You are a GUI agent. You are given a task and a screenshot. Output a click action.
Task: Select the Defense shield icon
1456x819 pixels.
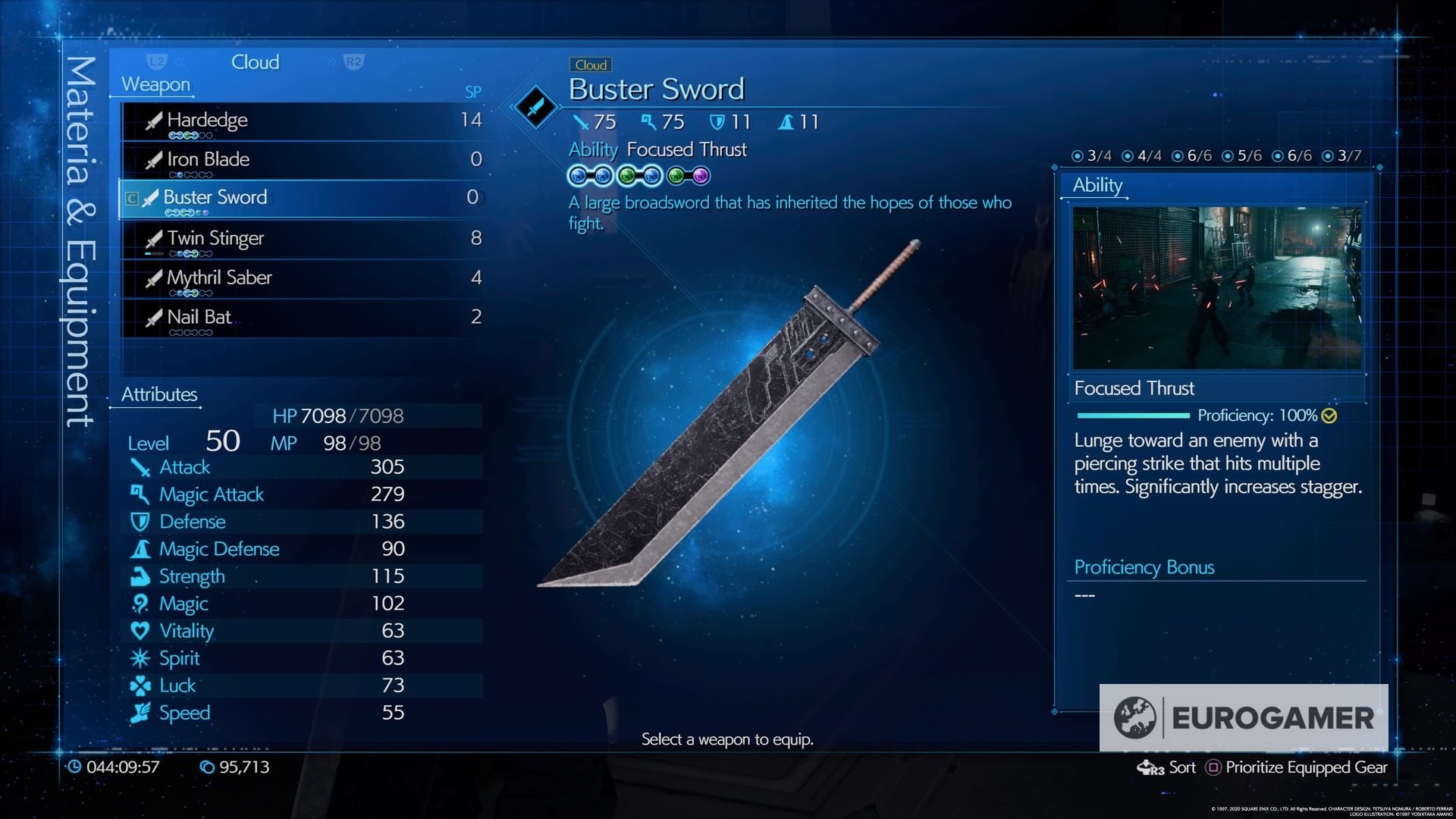coord(140,522)
